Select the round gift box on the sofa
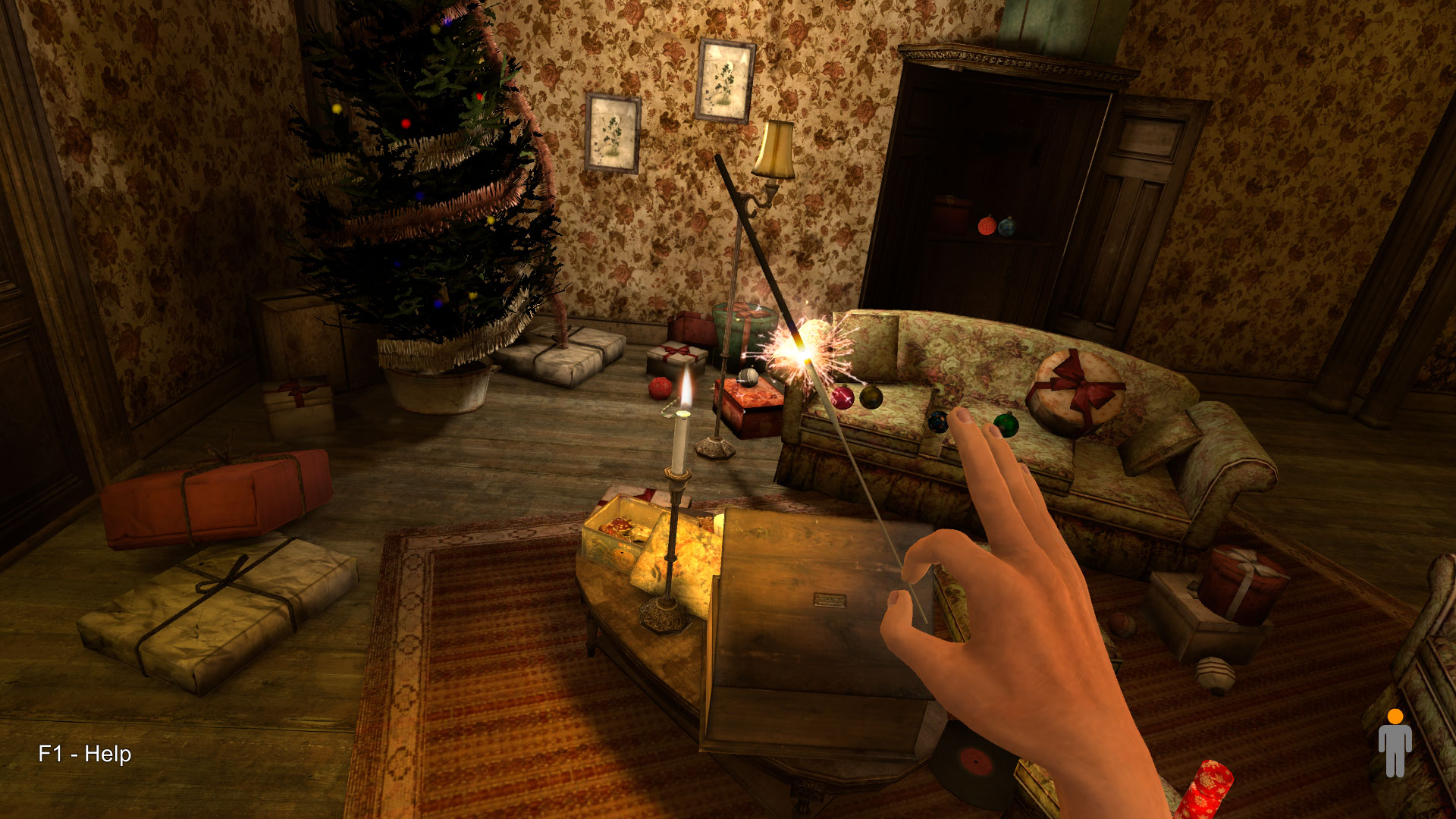This screenshot has width=1456, height=819. pyautogui.click(x=1077, y=387)
